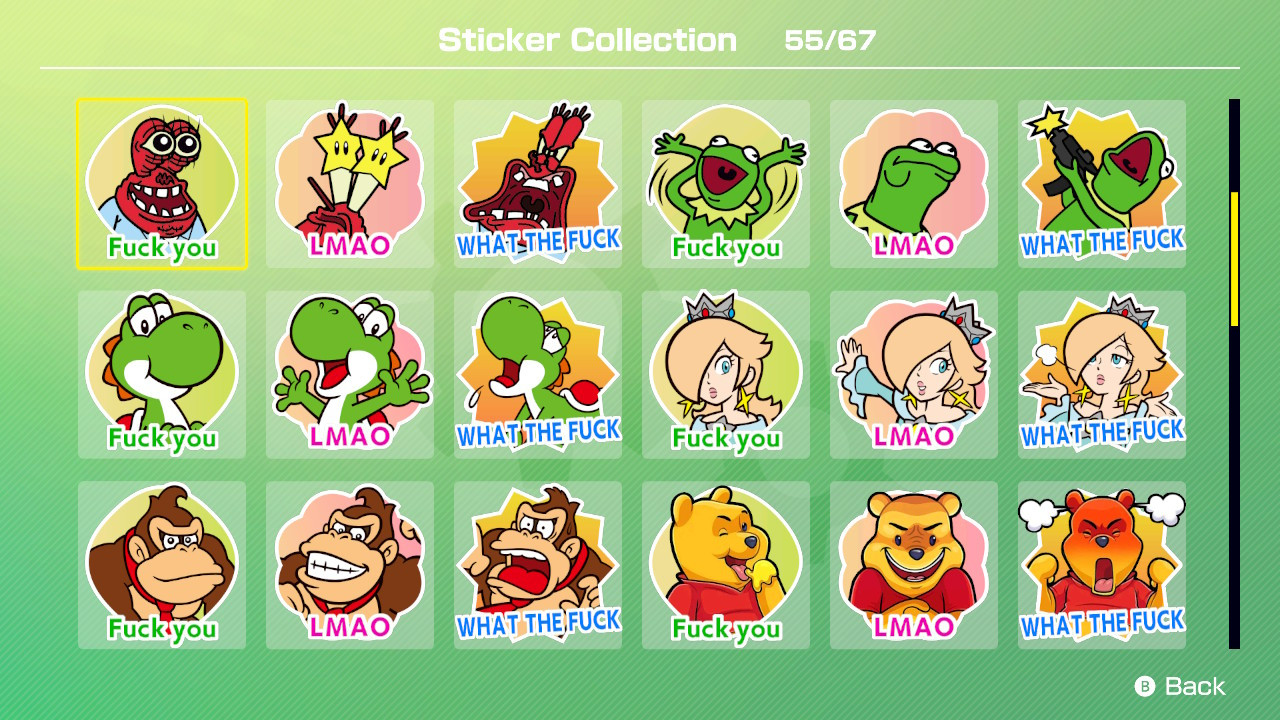
Task: Choose the shrugging Rosalina "WHAT THE FUCK" sticker
Action: pyautogui.click(x=1101, y=374)
